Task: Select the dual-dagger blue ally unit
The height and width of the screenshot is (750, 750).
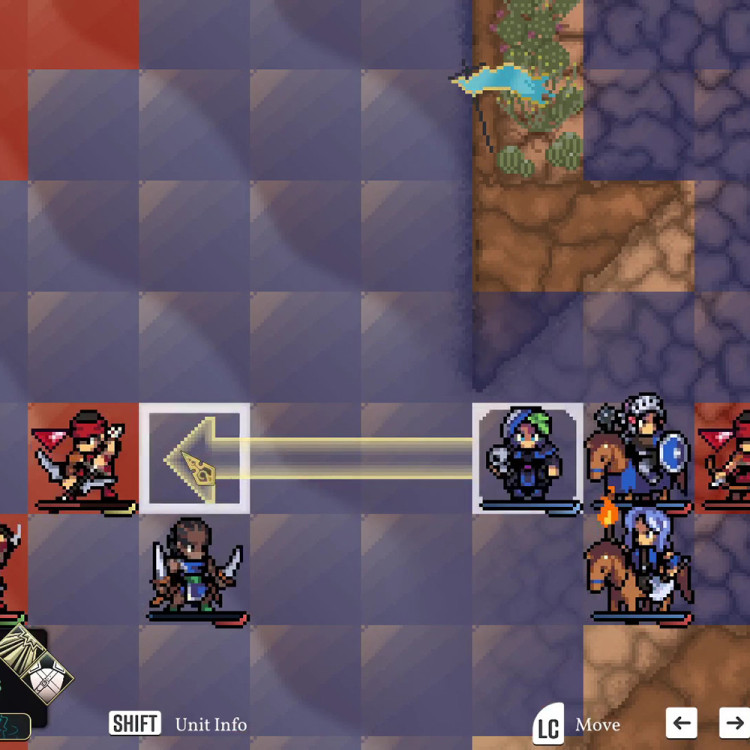Action: pyautogui.click(x=195, y=568)
